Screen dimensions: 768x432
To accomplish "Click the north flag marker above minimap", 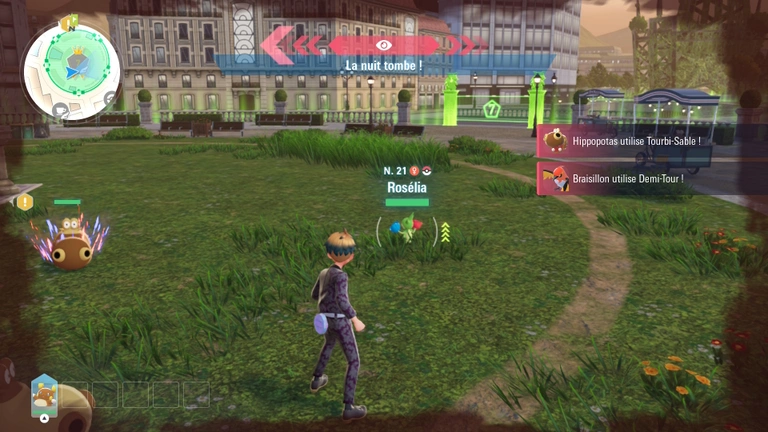I will tap(70, 22).
